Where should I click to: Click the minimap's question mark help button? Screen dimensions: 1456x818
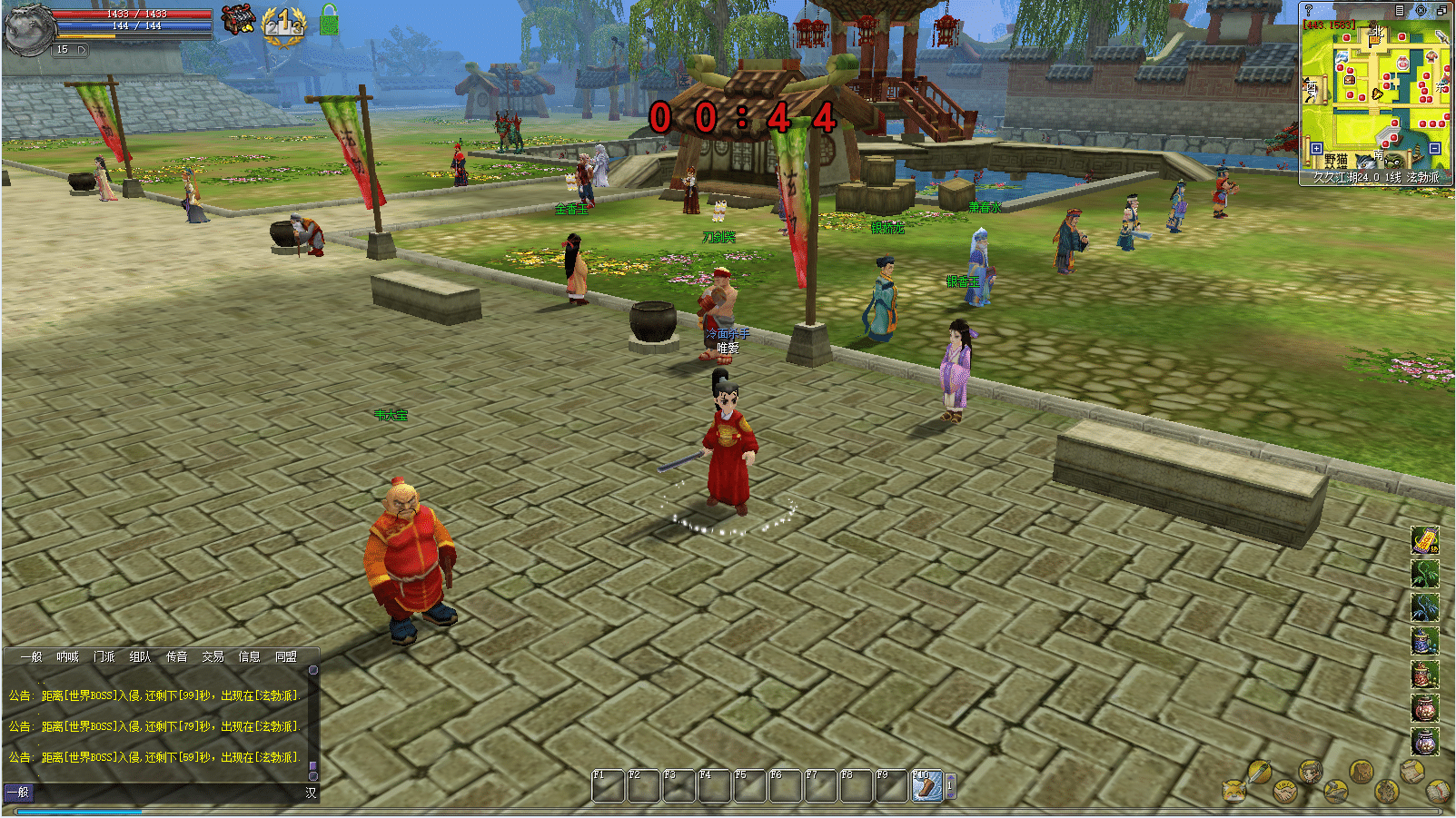tap(1309, 10)
